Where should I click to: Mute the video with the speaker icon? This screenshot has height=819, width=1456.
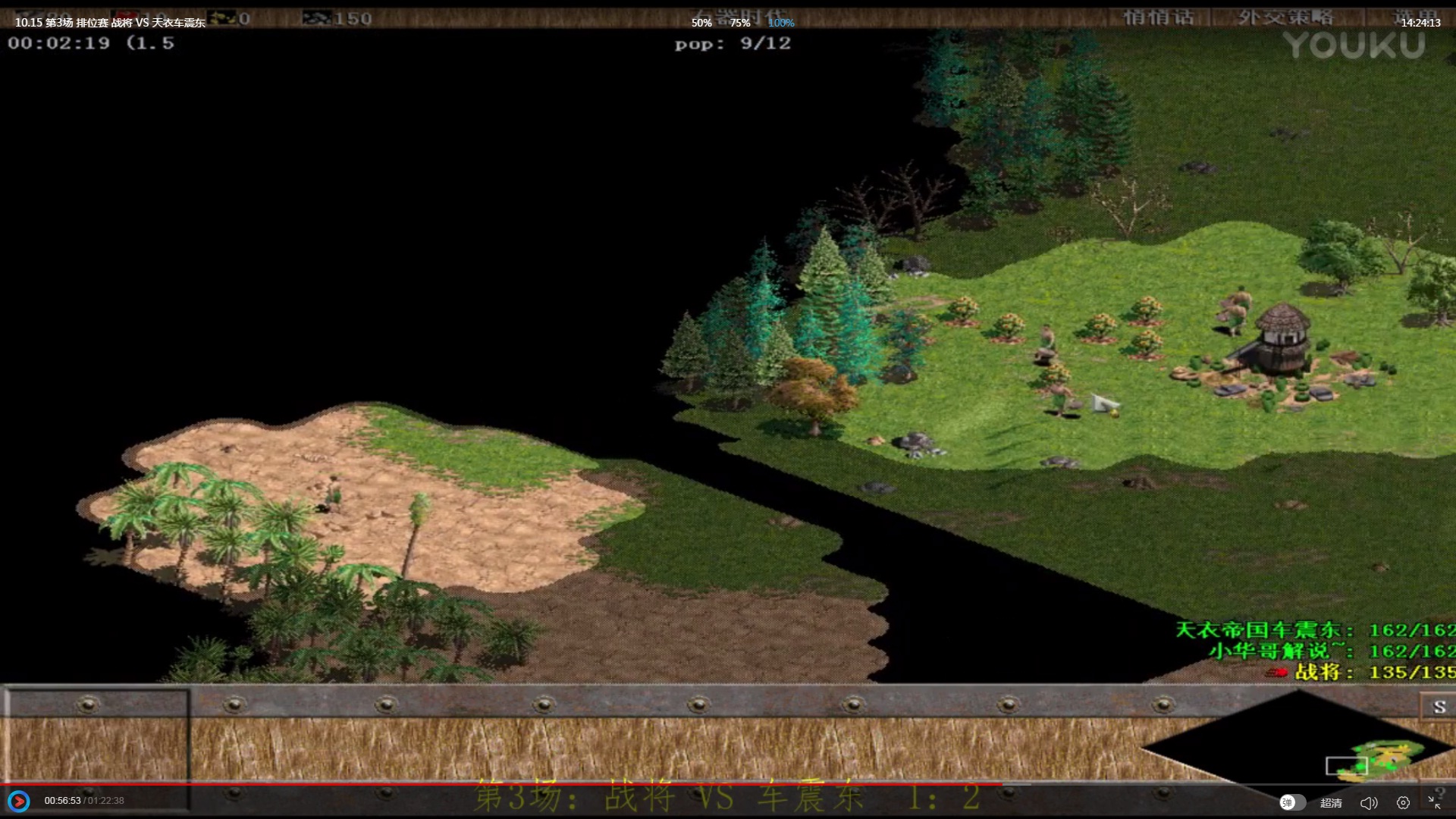(1368, 802)
